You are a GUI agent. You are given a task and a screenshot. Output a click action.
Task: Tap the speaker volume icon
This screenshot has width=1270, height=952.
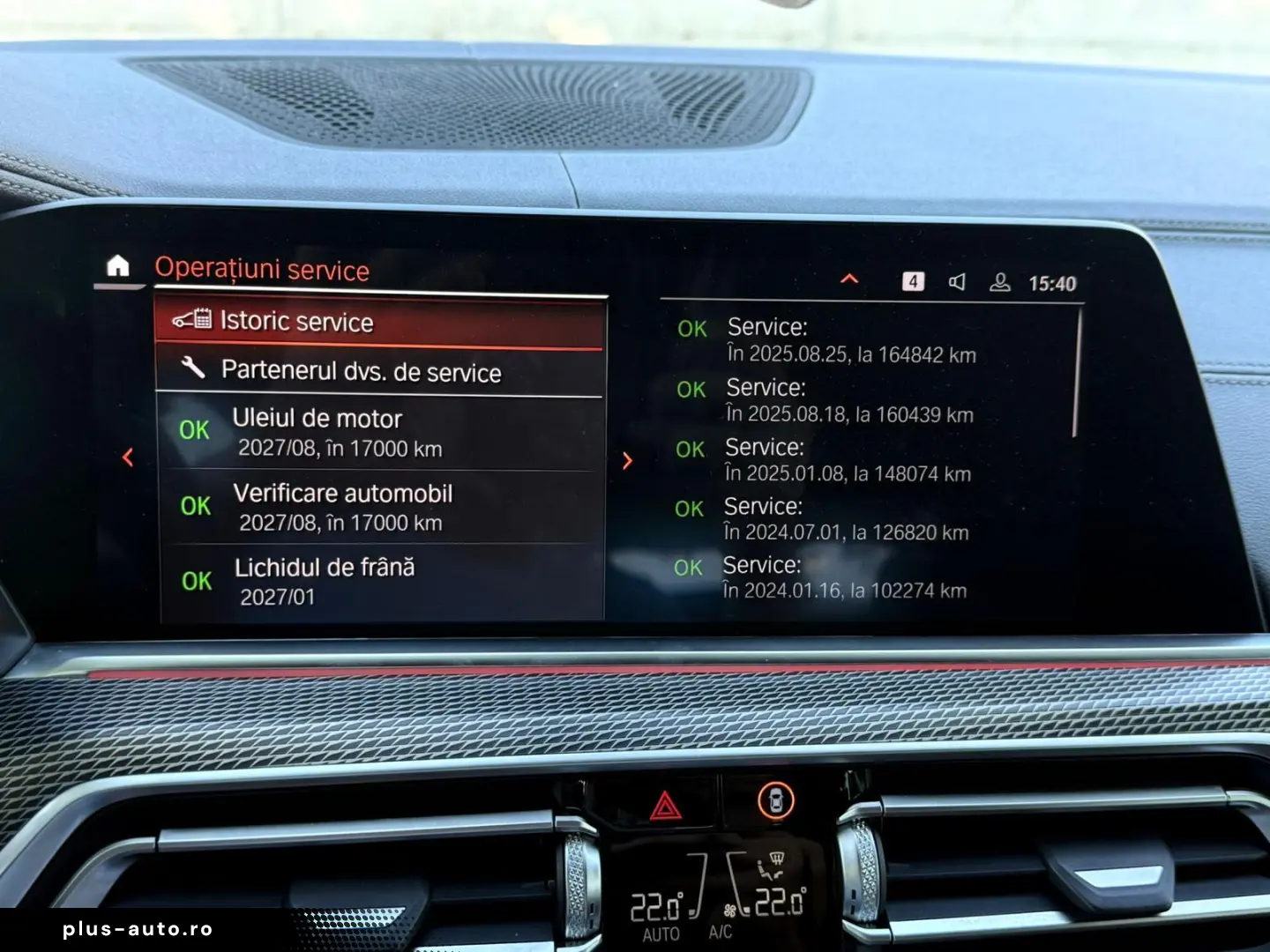click(x=956, y=282)
